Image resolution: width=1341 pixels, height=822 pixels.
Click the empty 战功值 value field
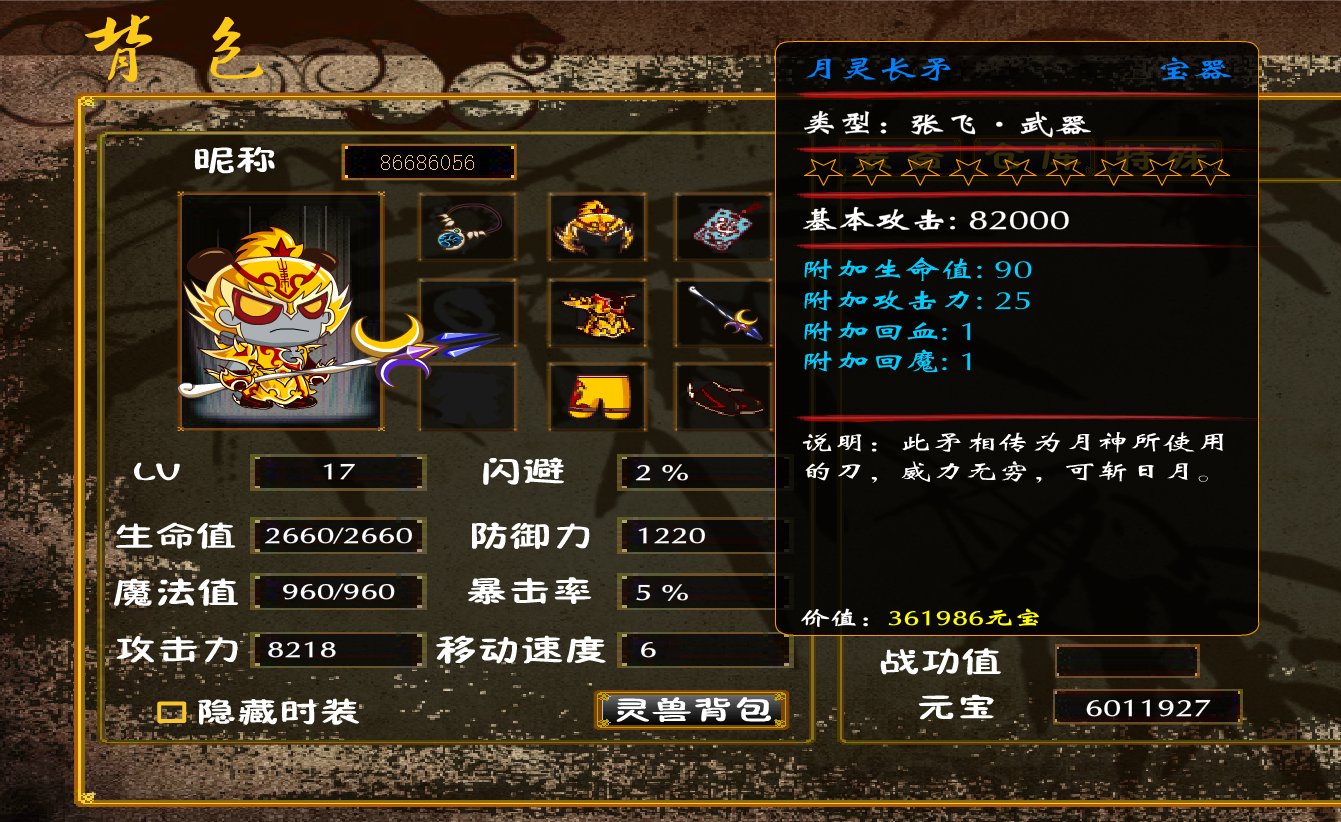[x=1128, y=662]
